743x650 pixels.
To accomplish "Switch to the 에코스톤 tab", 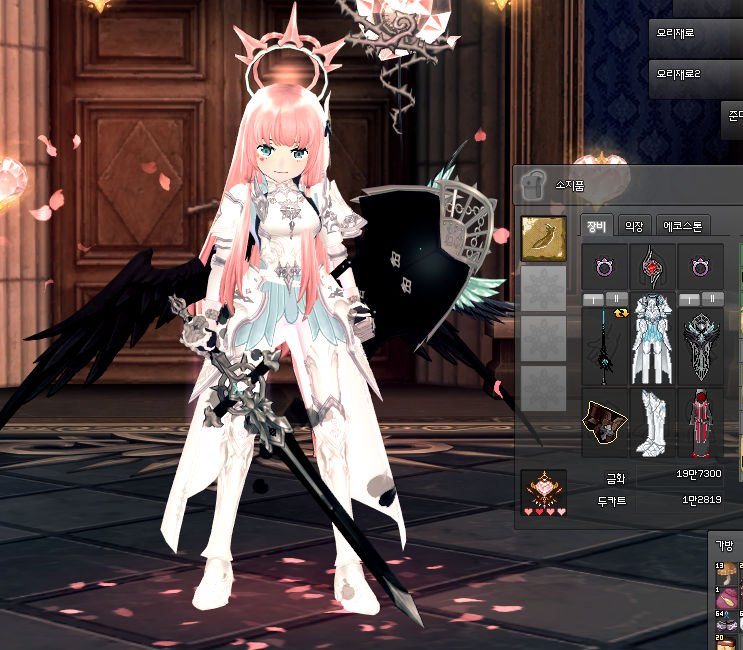I will coord(684,226).
